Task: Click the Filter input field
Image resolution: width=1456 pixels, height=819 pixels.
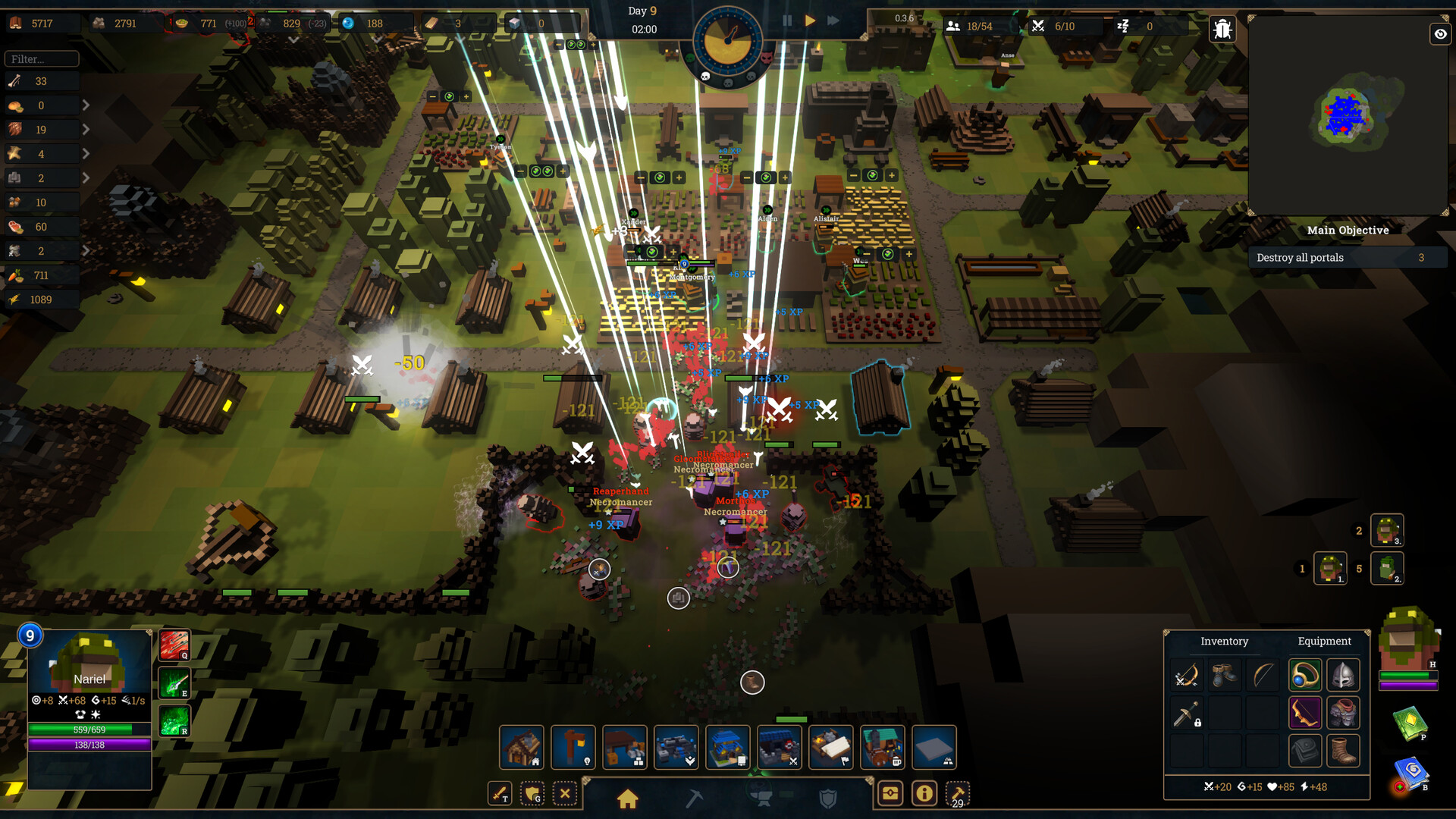Action: point(42,58)
